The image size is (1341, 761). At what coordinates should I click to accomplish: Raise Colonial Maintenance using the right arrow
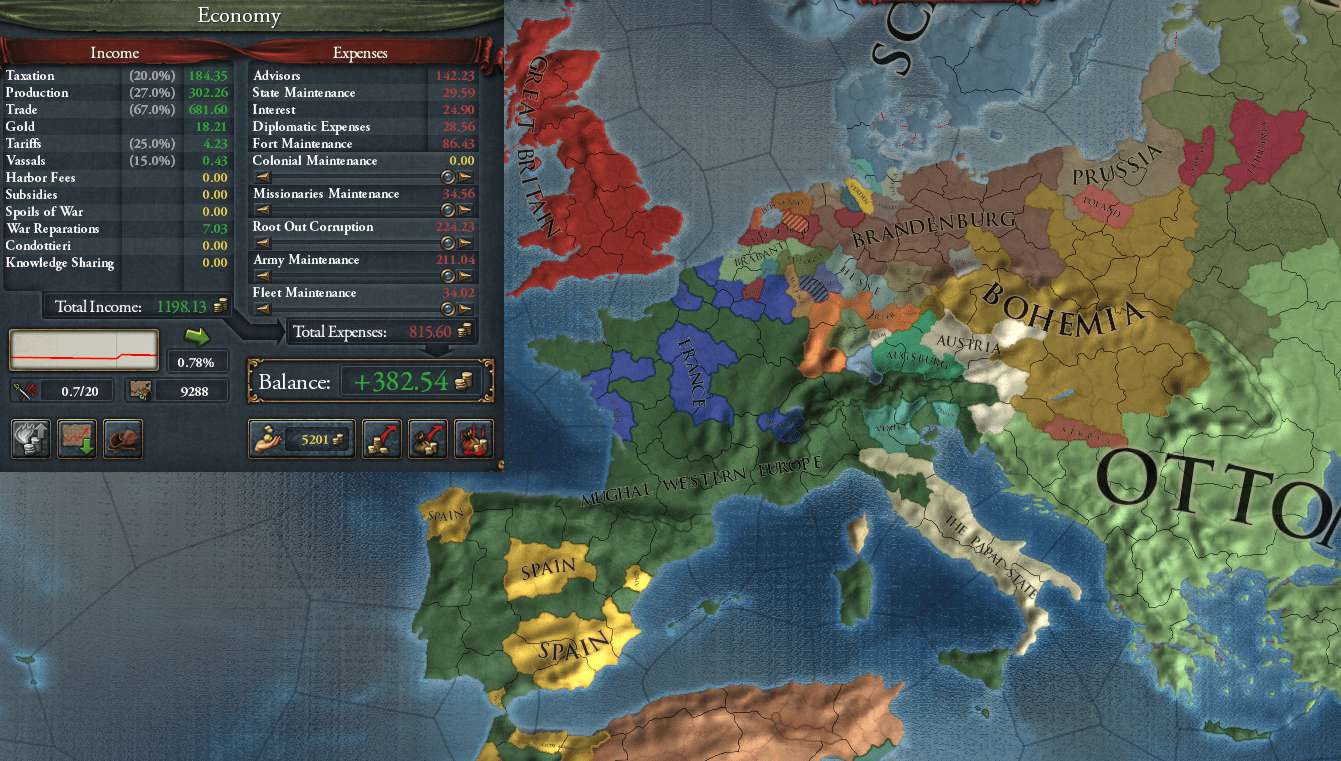tap(465, 177)
